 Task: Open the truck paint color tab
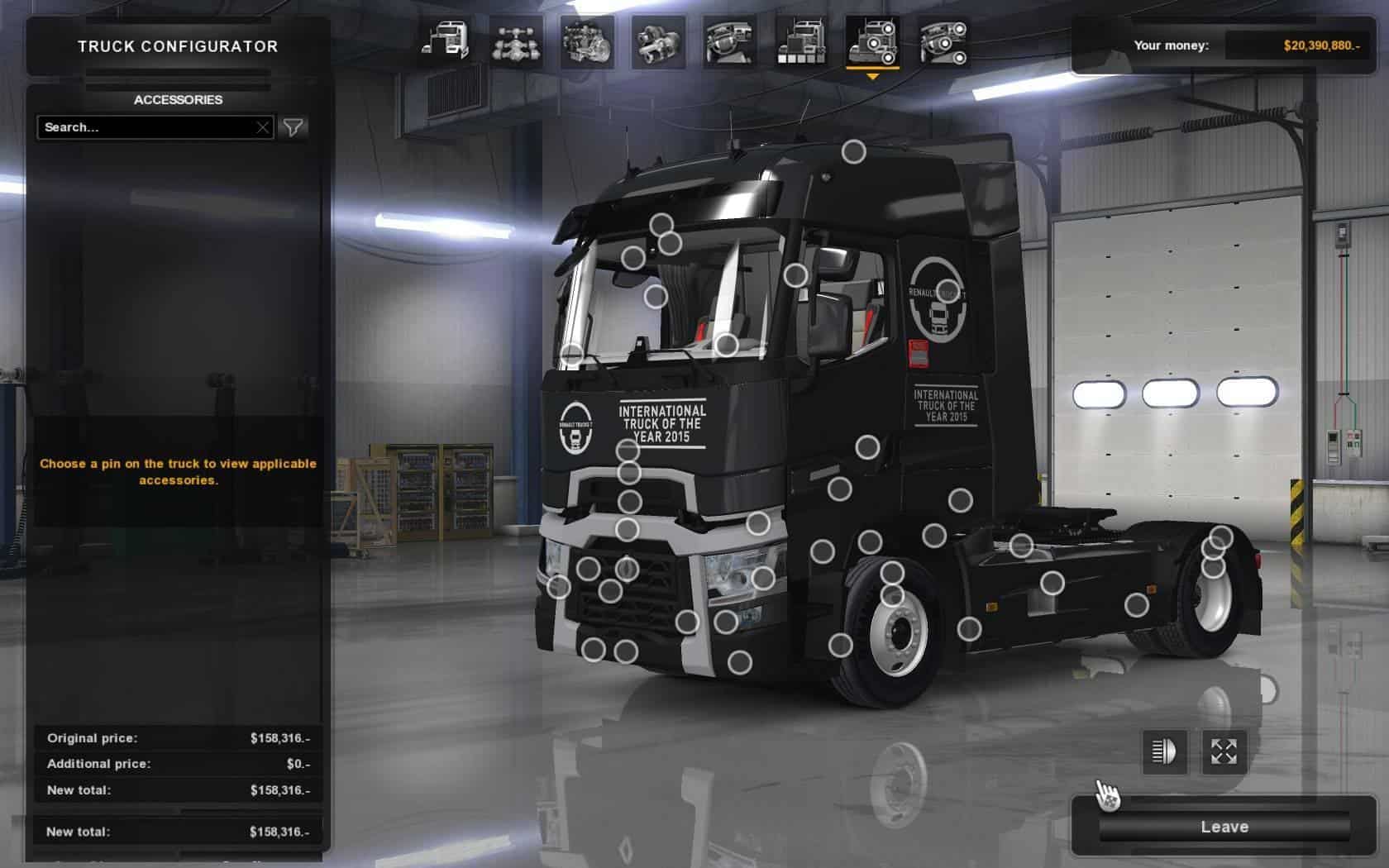(801, 41)
